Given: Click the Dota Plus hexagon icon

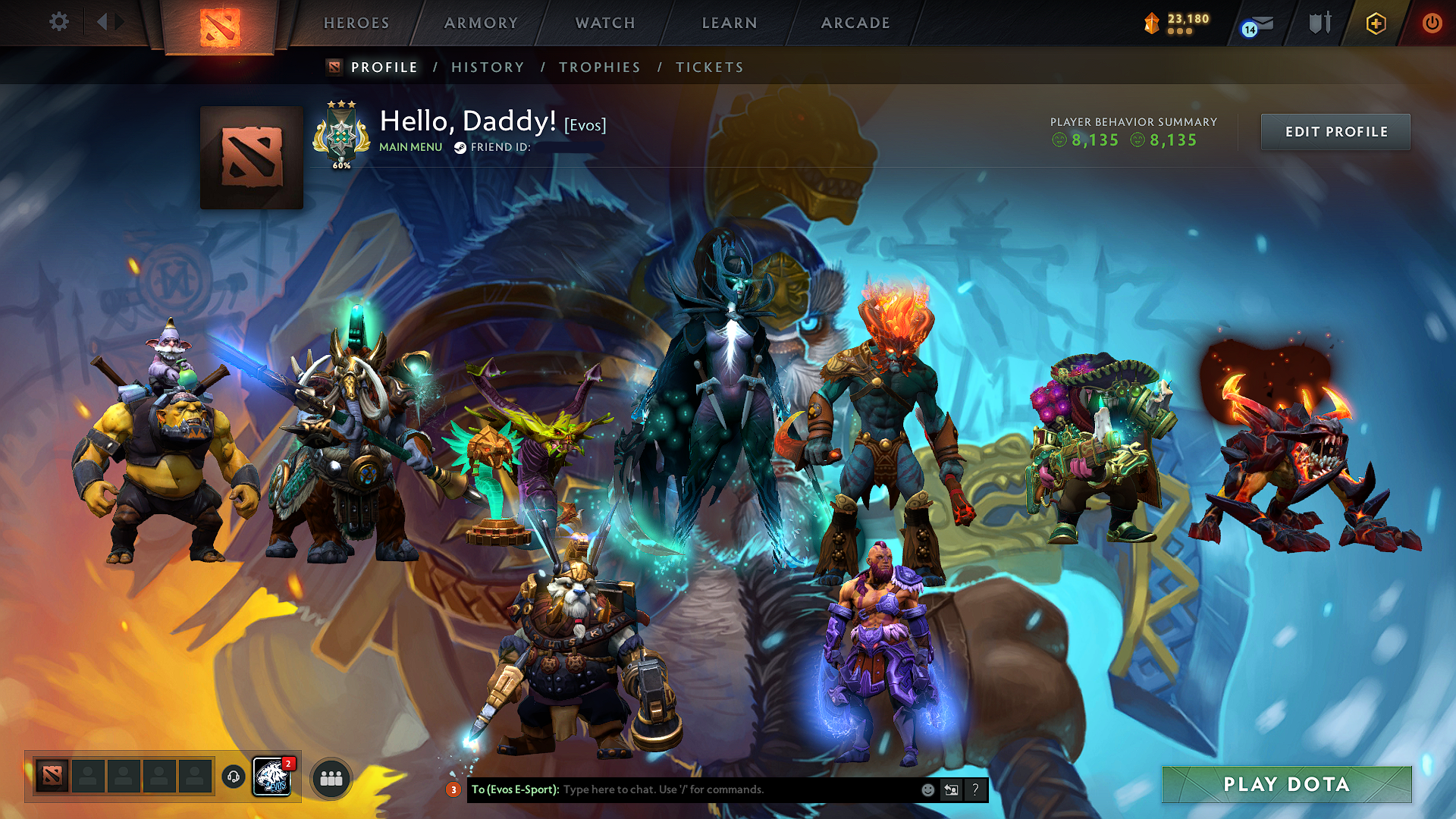Looking at the screenshot, I should click(x=1378, y=23).
